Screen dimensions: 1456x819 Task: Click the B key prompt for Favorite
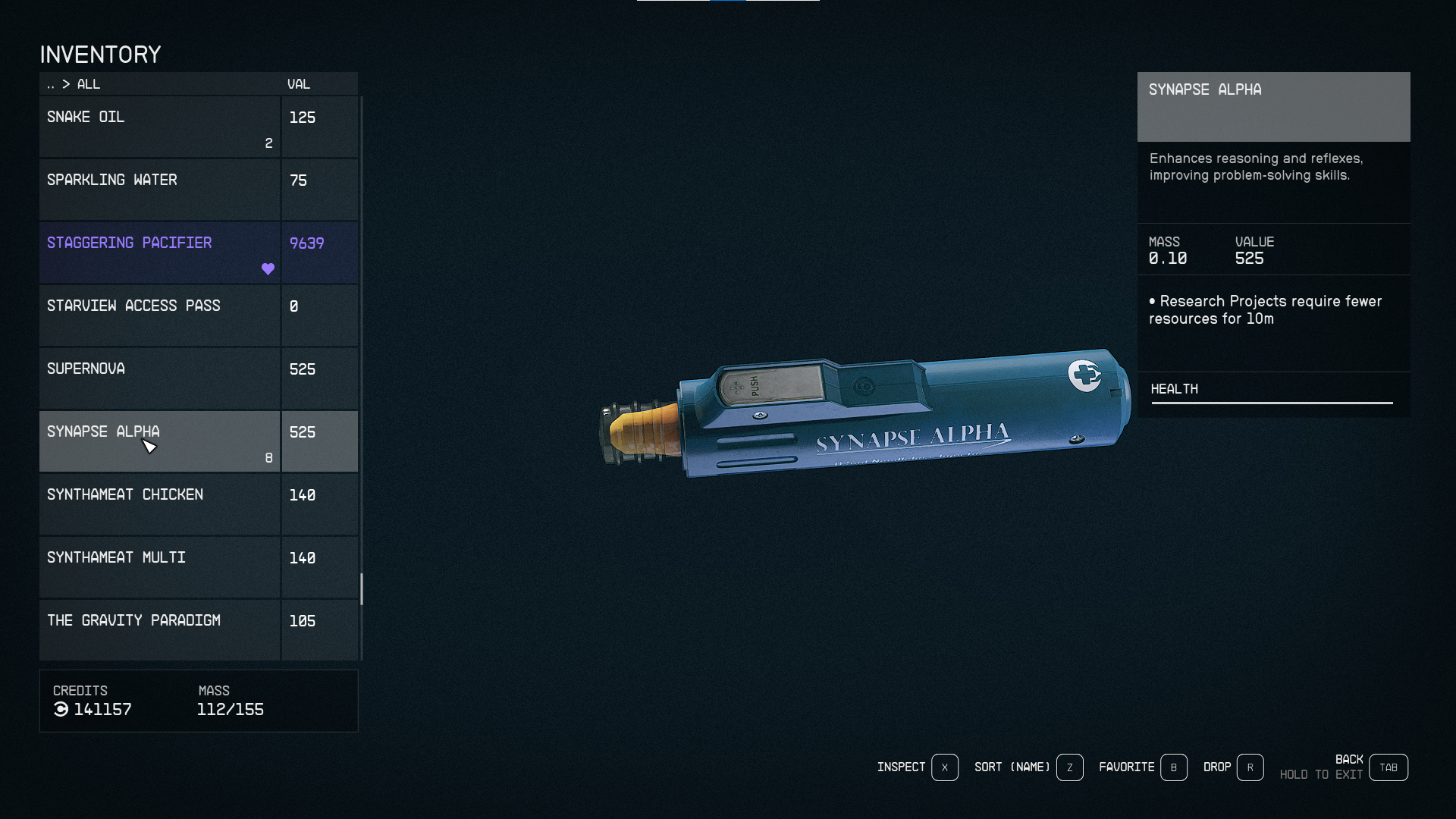coord(1174,767)
